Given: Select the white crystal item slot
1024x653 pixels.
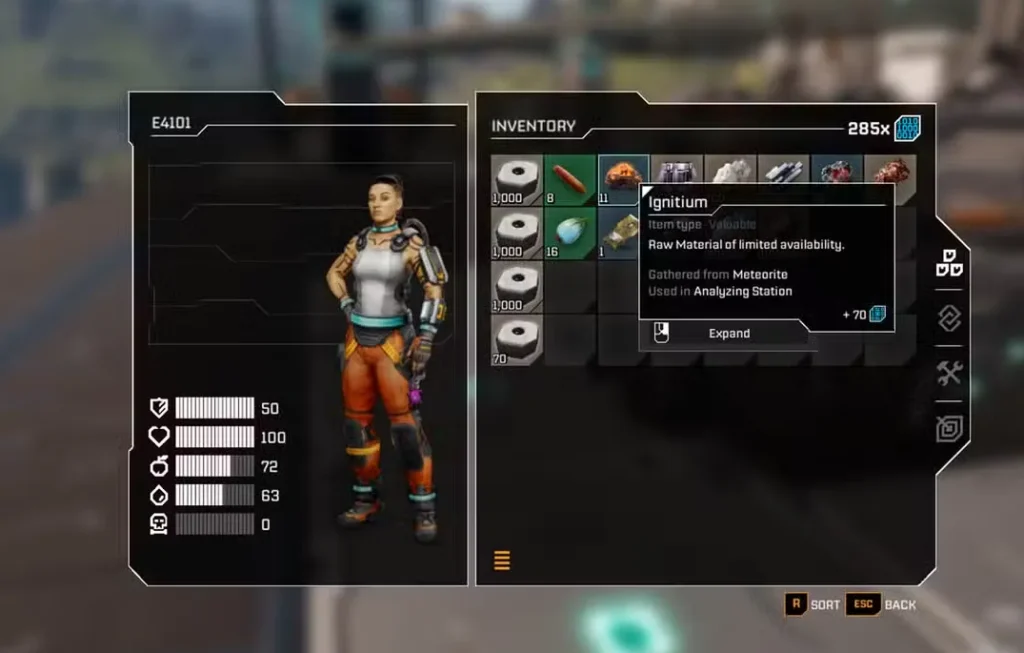Looking at the screenshot, I should tap(731, 171).
